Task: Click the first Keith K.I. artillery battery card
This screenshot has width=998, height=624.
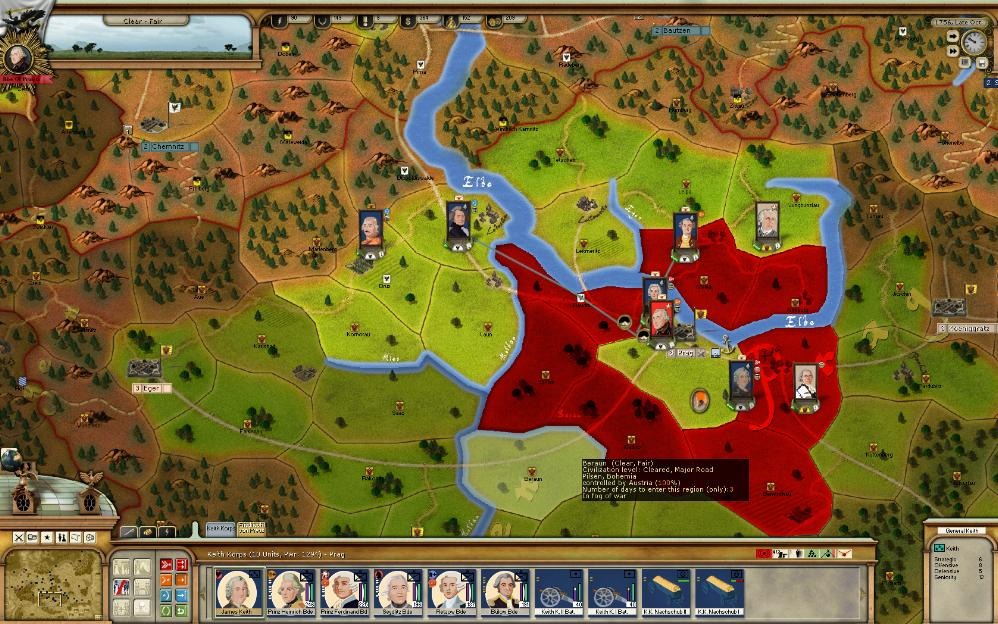Action: tap(557, 591)
